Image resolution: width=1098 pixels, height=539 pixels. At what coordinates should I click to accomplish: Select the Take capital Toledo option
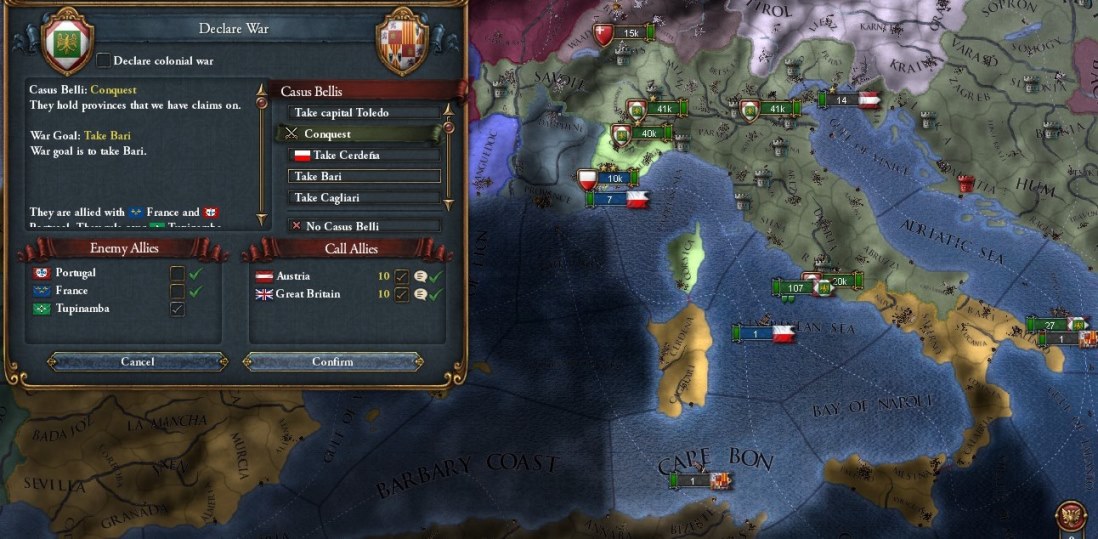(x=363, y=113)
